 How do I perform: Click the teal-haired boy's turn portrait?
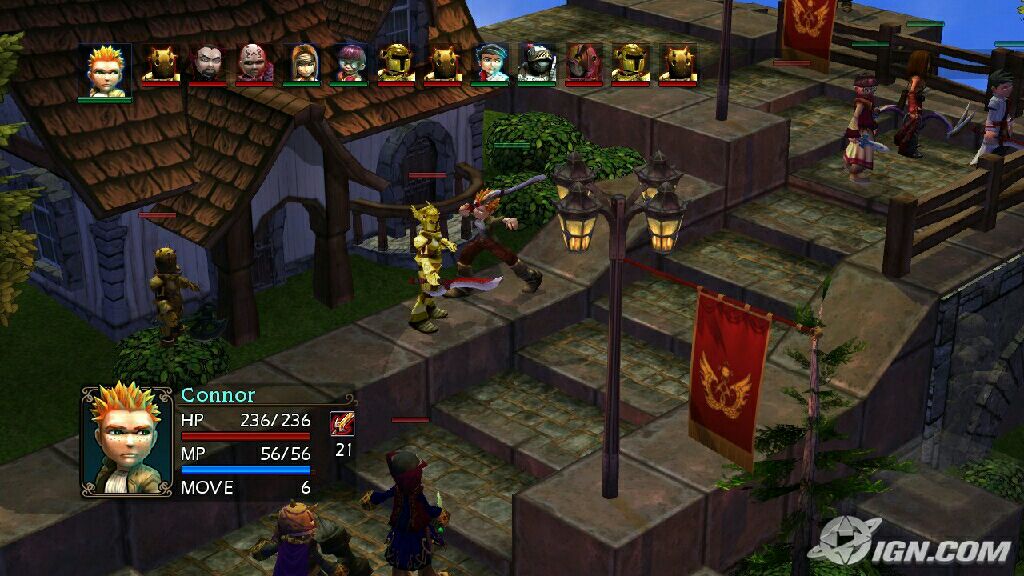coord(491,64)
